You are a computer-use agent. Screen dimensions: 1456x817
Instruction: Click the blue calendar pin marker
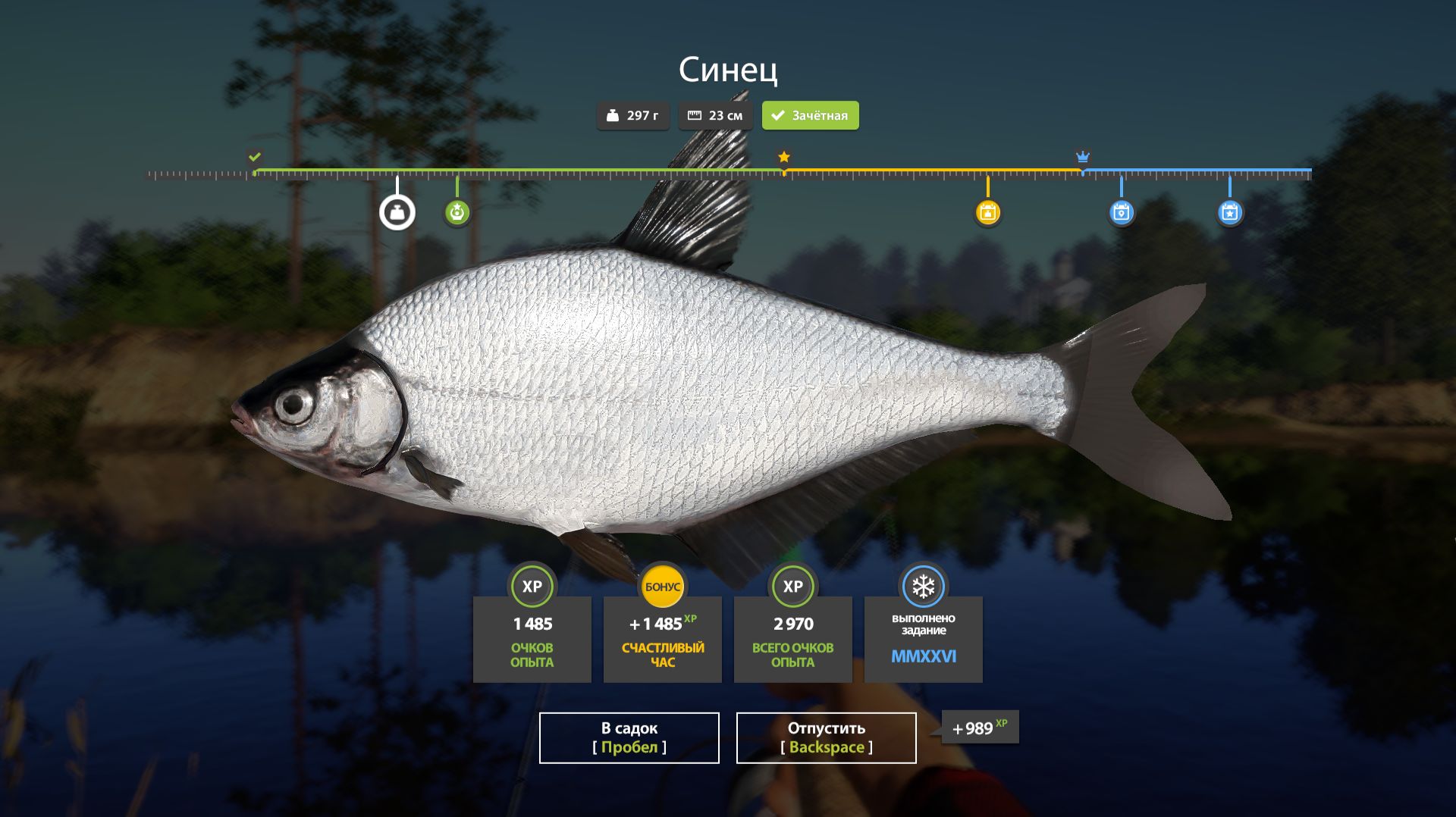(1121, 212)
